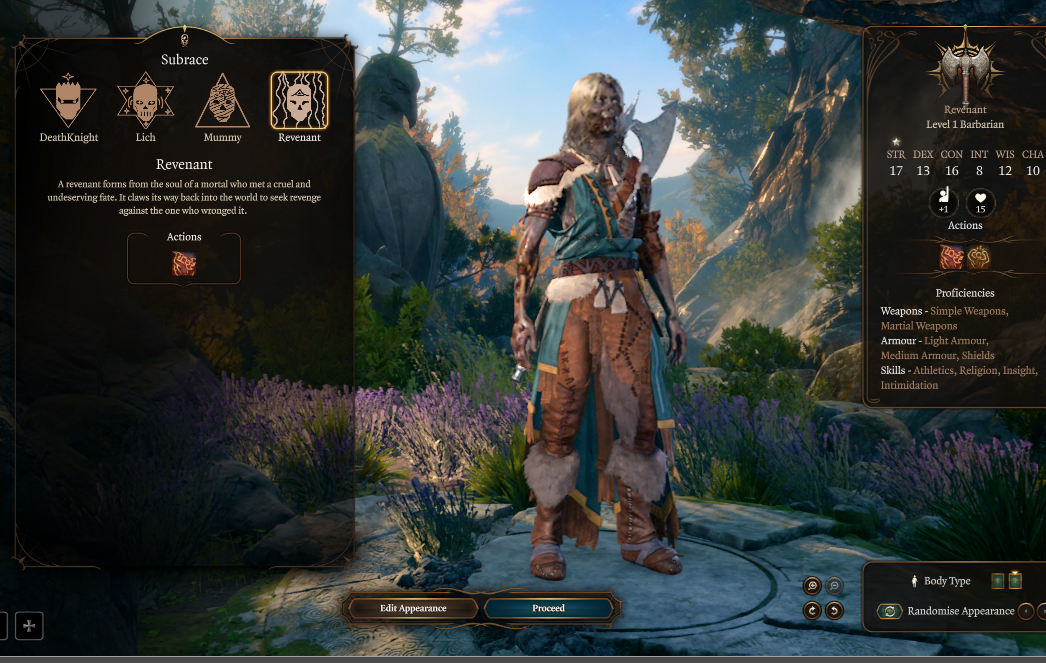The image size is (1046, 663).
Task: Select the DeathKnight subrace
Action: coord(68,101)
